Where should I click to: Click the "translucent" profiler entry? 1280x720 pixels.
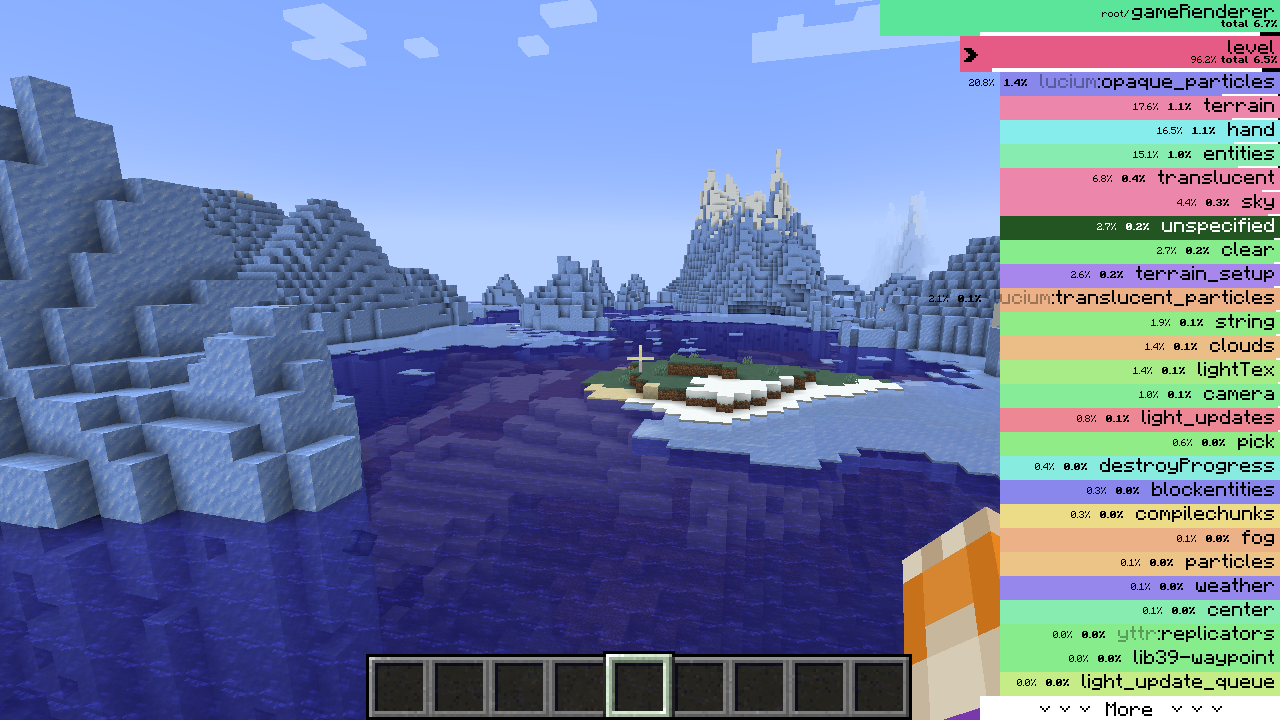click(x=1140, y=177)
